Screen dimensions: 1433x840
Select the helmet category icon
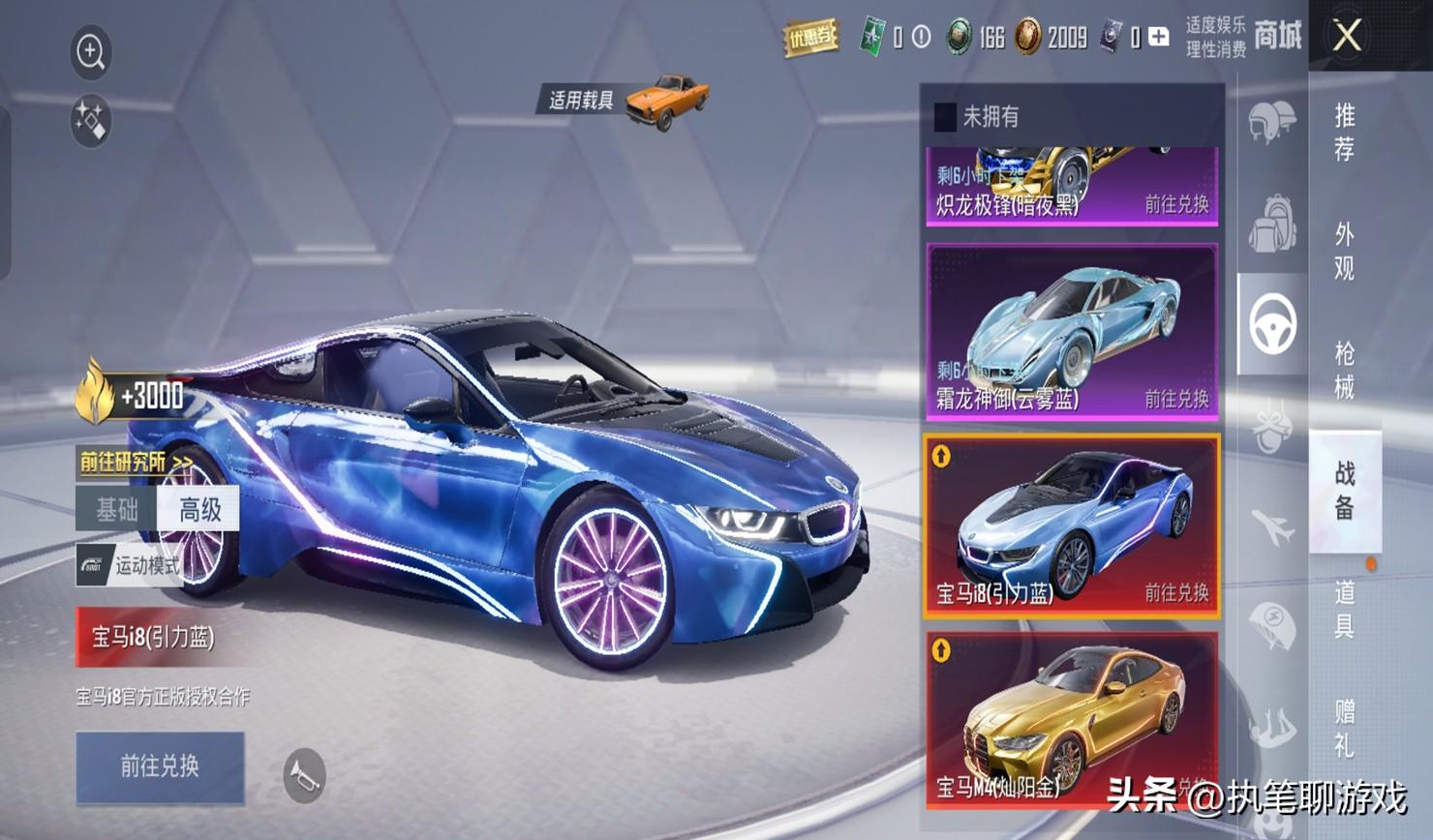1270,123
